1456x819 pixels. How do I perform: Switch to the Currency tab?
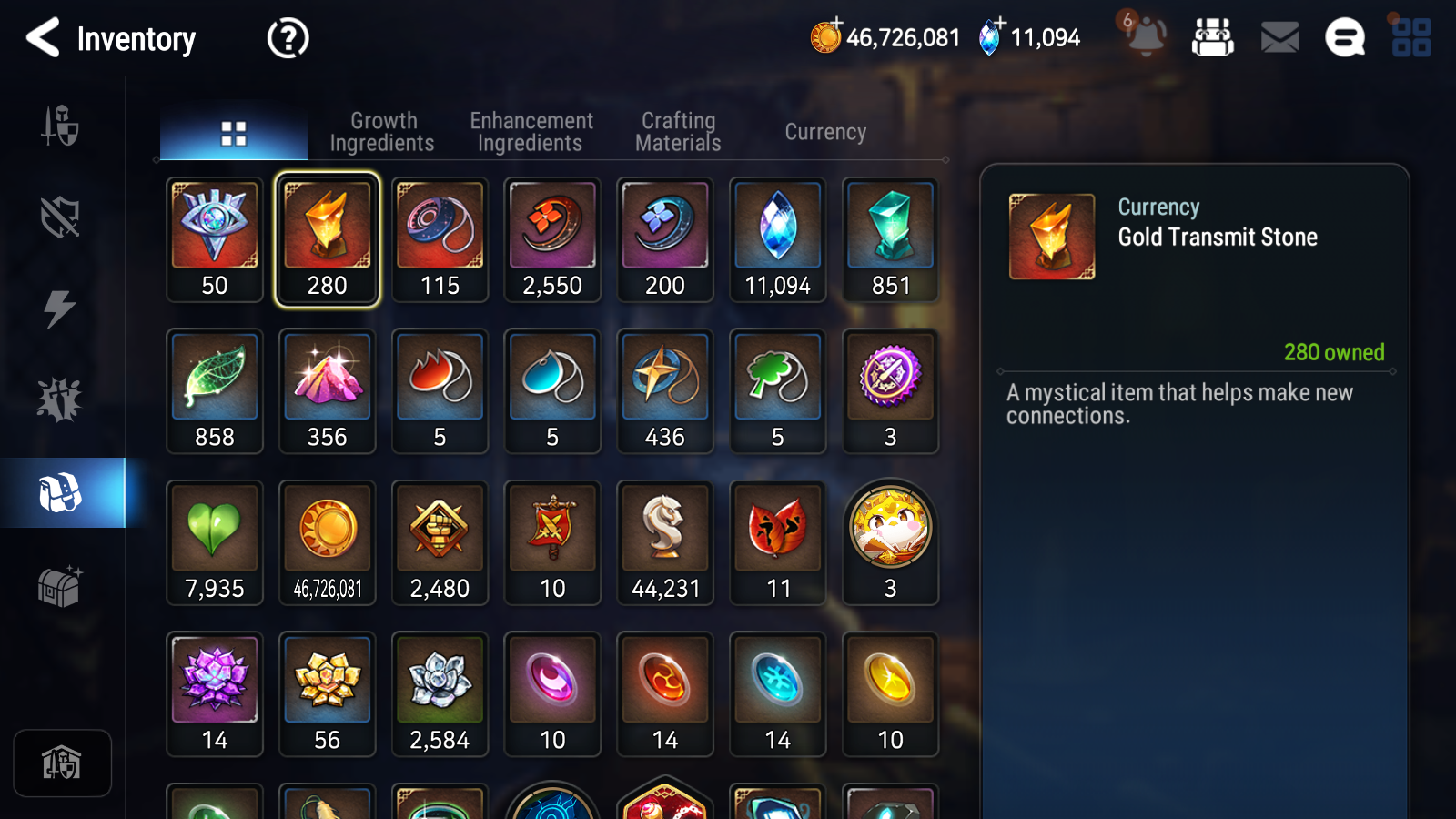tap(824, 131)
